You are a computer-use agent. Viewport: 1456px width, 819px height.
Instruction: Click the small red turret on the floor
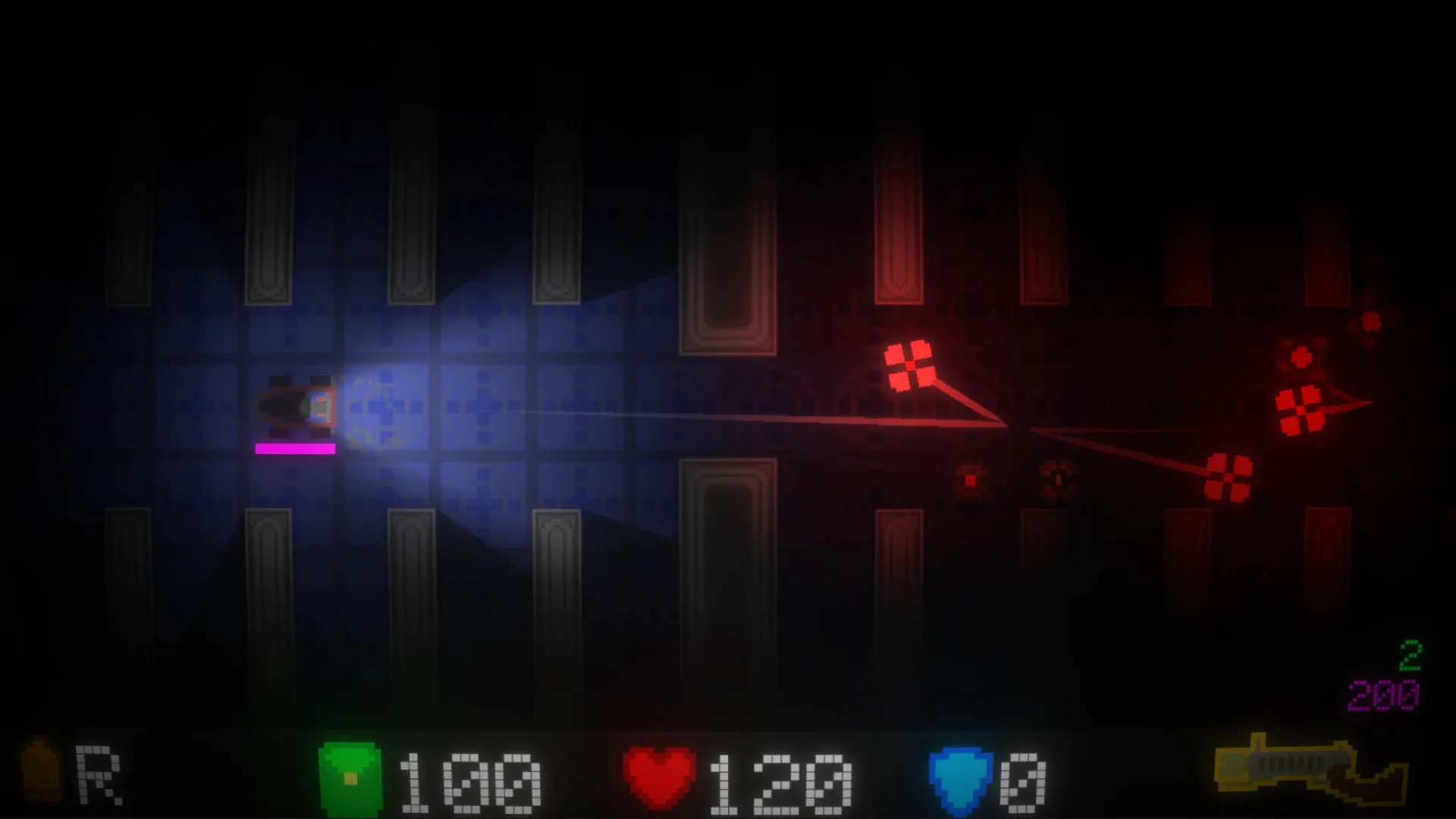971,479
